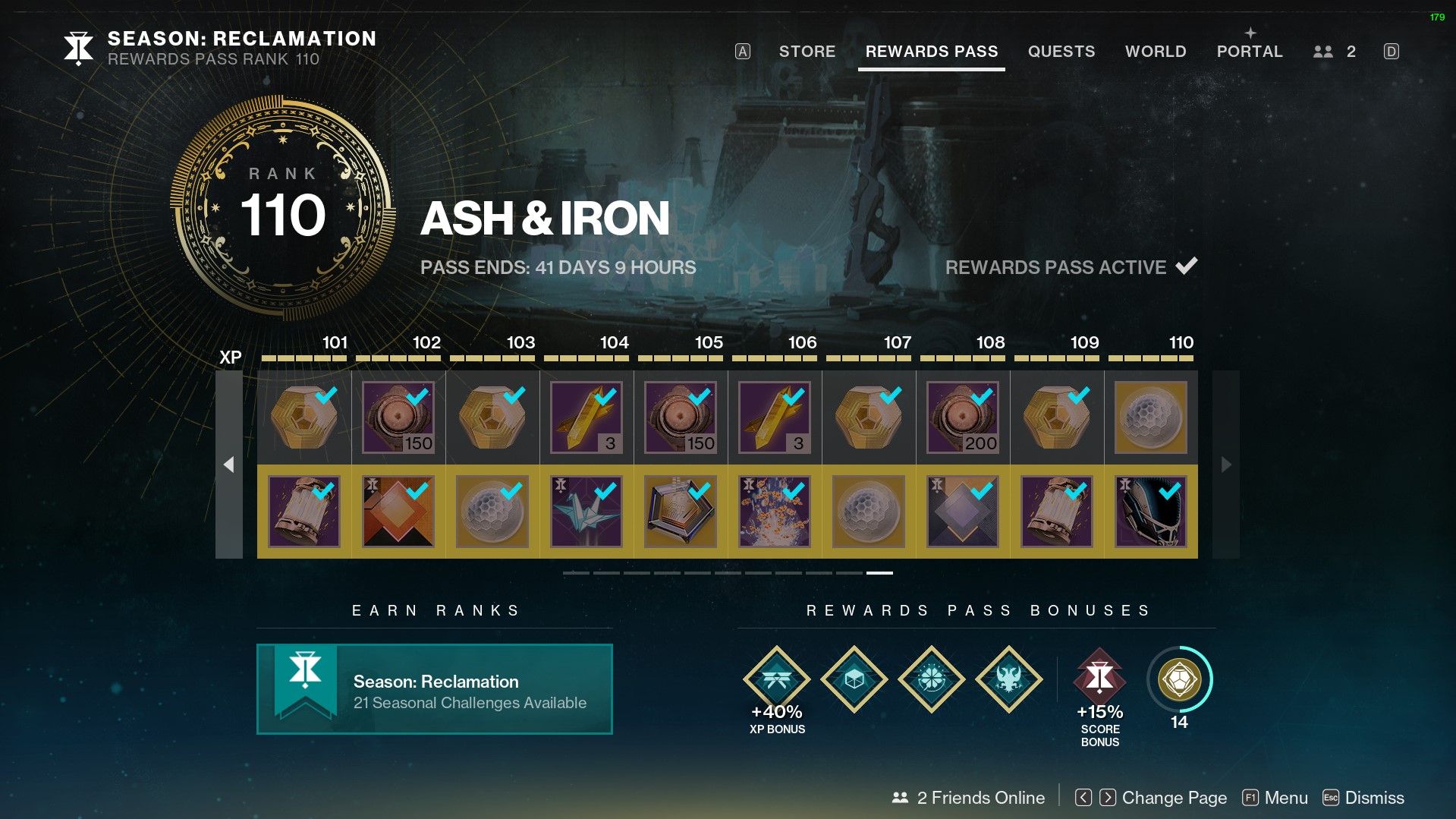Screen dimensions: 1456x819
Task: Open Season: Reclamation seasonal challenges
Action: (x=434, y=689)
